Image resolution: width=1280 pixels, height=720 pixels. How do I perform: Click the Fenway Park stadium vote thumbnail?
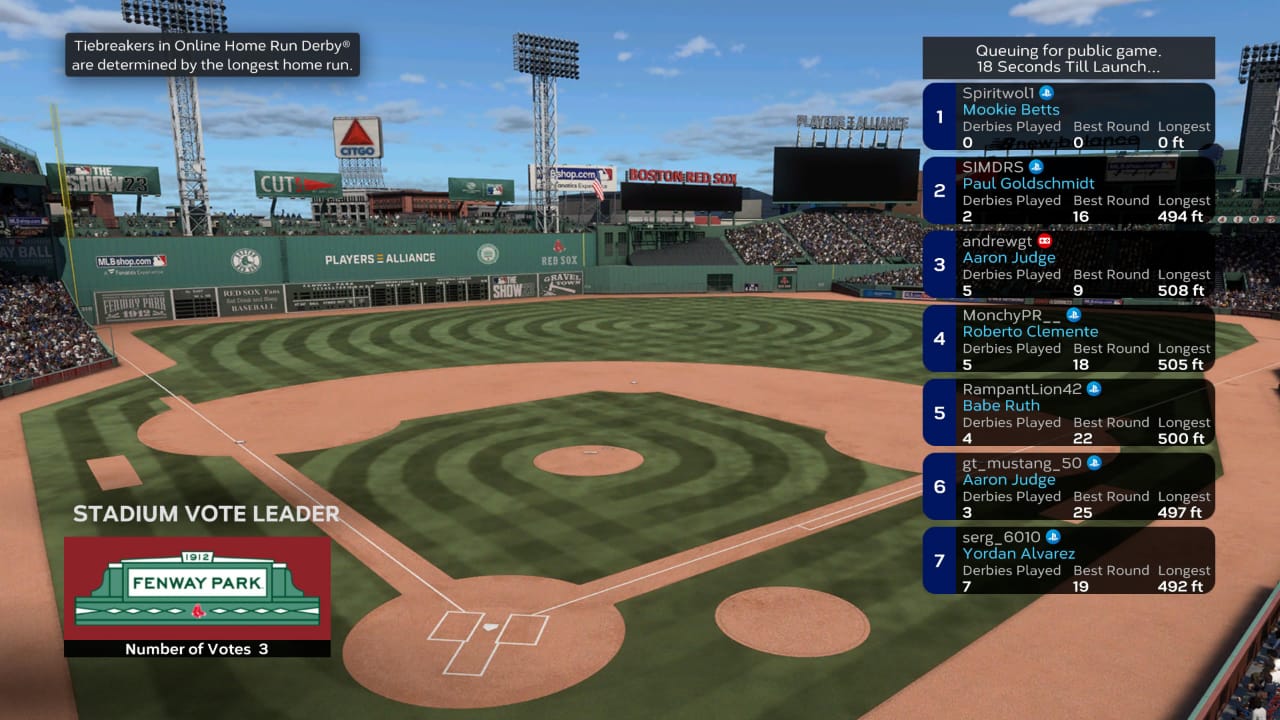[197, 588]
